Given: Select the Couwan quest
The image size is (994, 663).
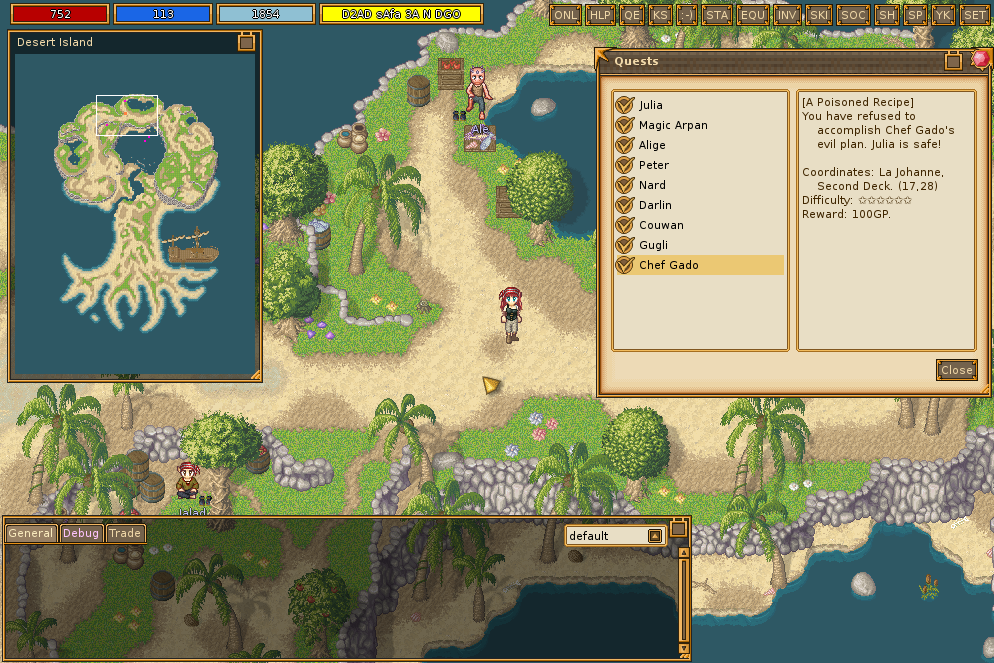Looking at the screenshot, I should click(660, 225).
